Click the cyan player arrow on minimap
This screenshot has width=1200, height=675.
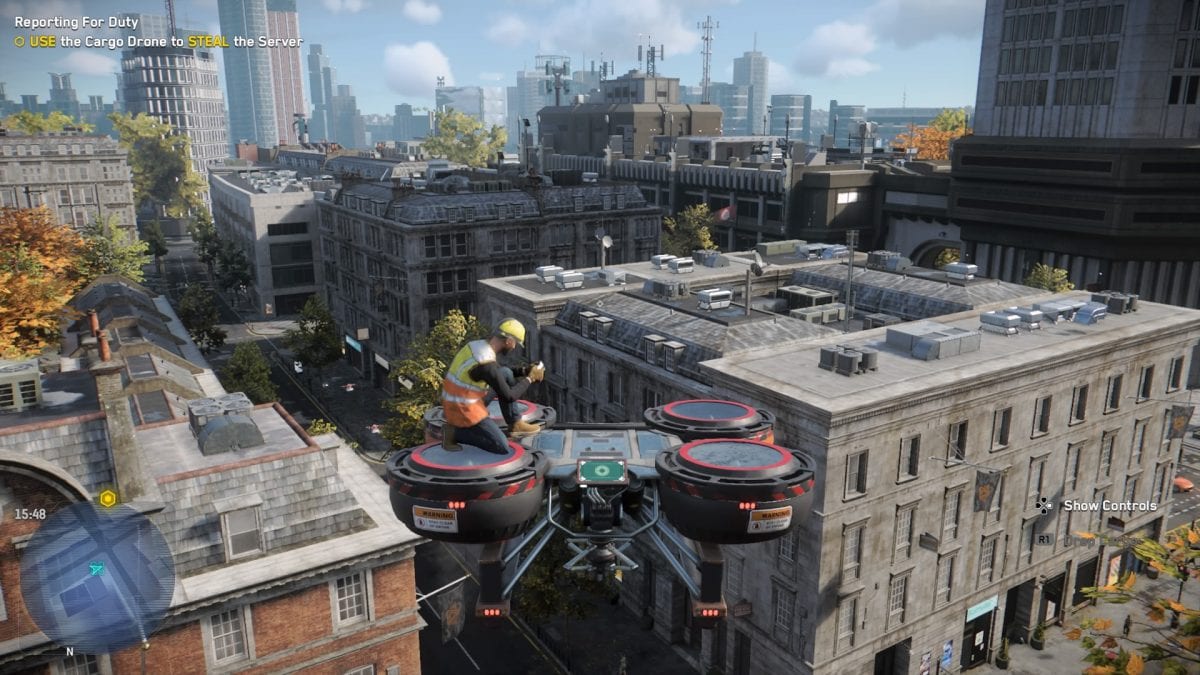[96, 569]
